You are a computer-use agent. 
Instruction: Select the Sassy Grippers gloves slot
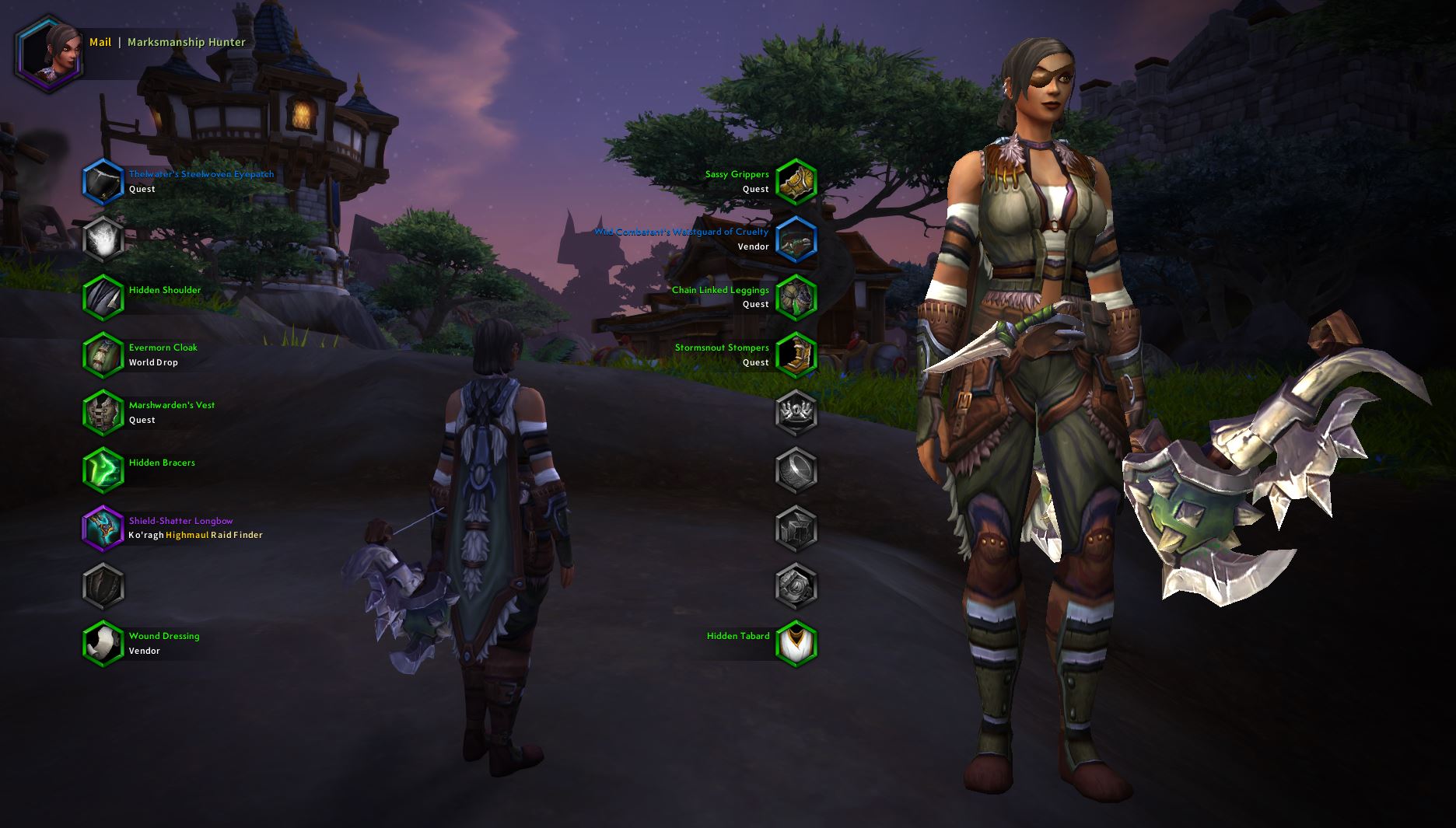click(x=796, y=181)
